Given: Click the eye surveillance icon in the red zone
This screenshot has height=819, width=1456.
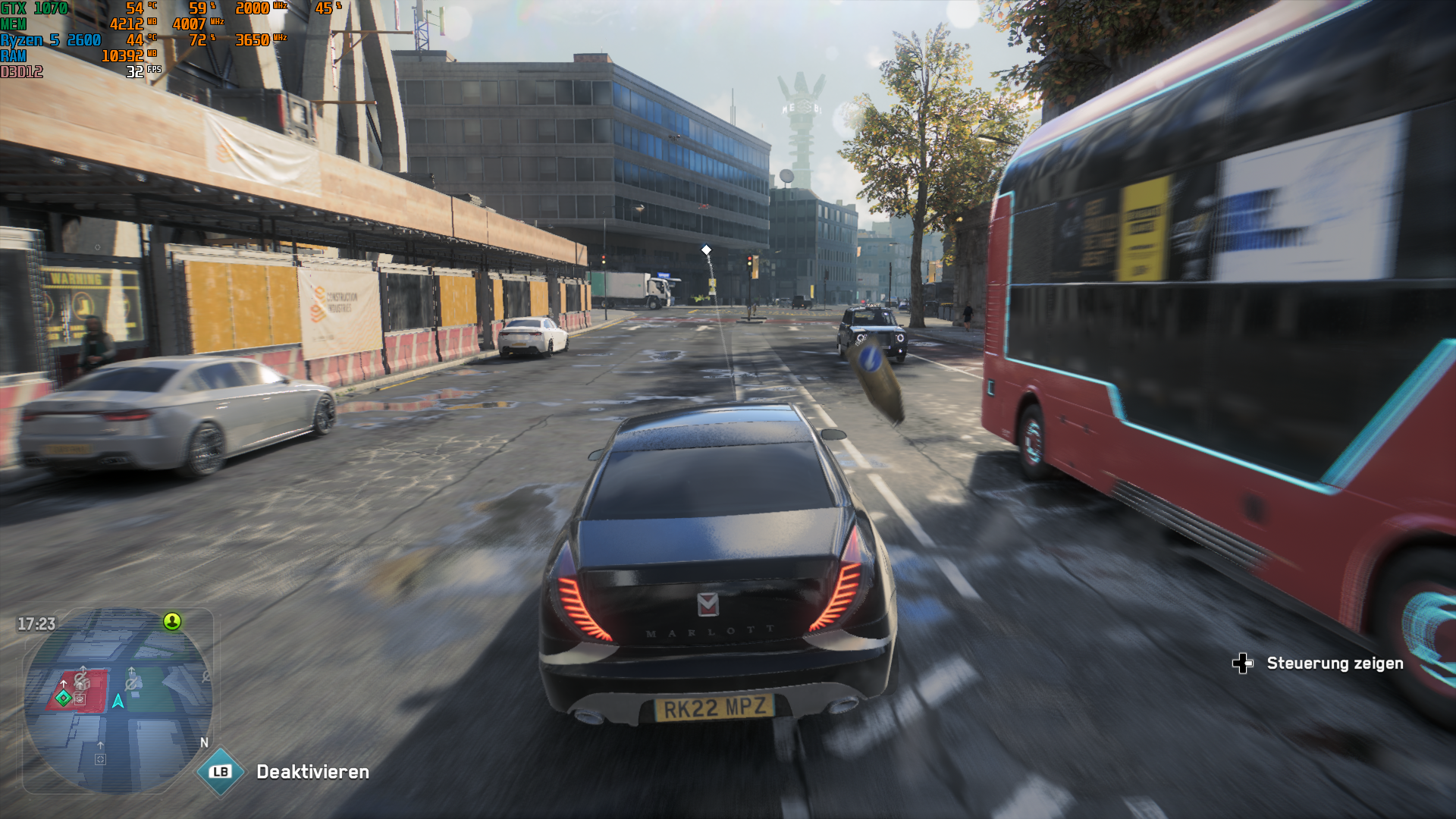Looking at the screenshot, I should click(x=80, y=699).
